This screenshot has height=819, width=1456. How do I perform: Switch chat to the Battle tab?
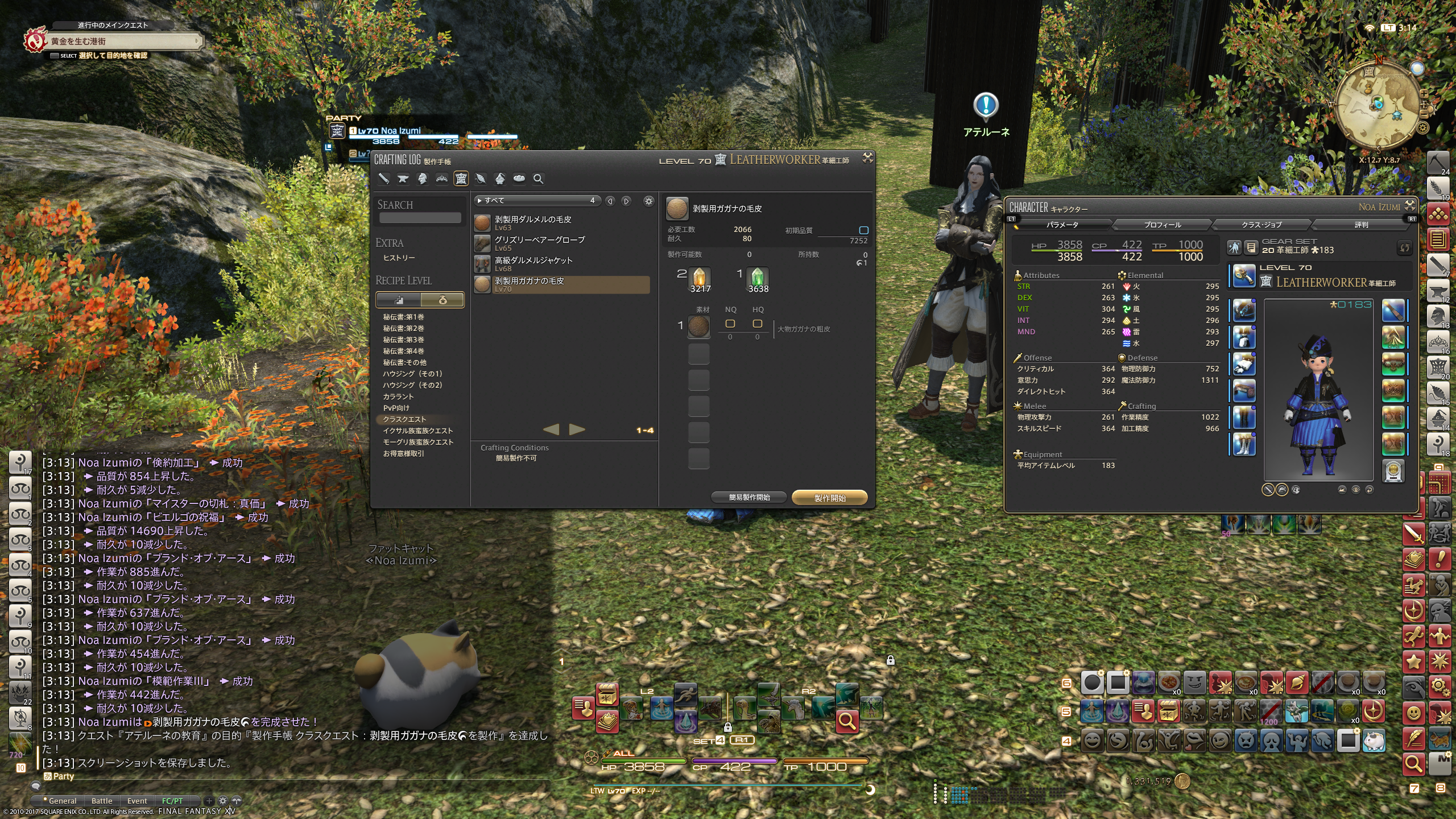(102, 801)
